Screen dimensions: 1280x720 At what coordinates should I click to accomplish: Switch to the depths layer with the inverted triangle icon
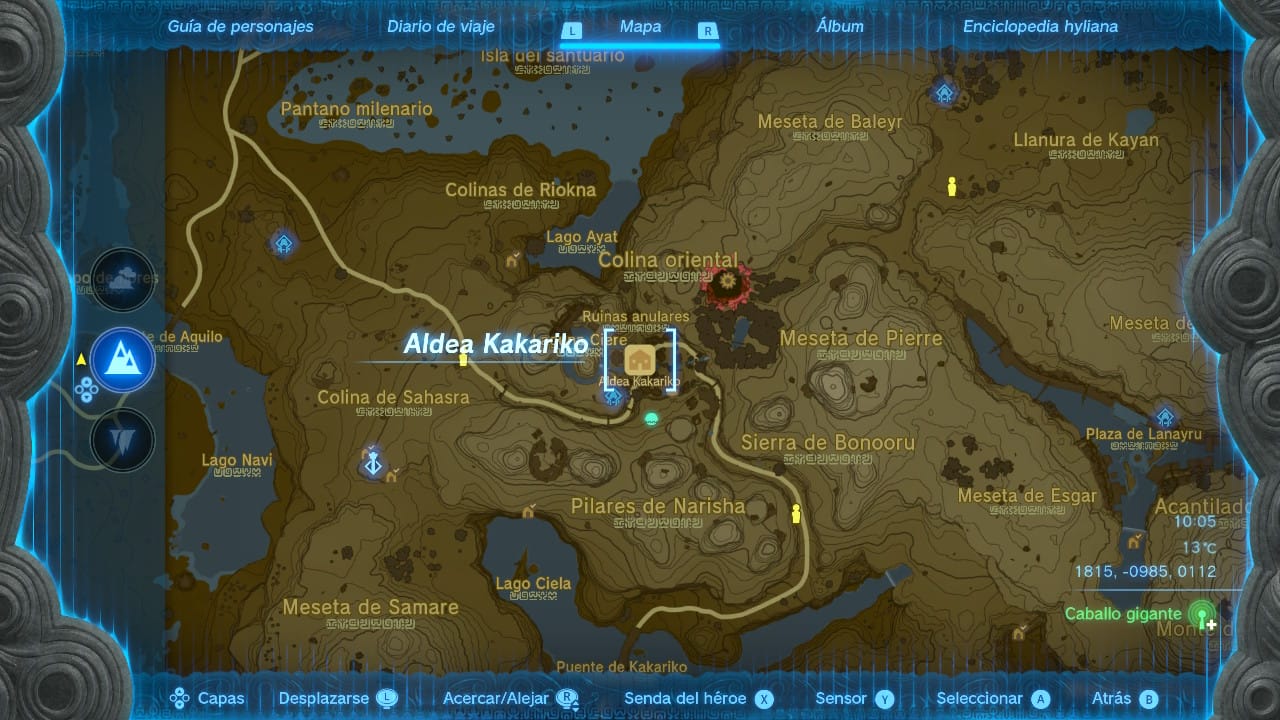point(123,440)
